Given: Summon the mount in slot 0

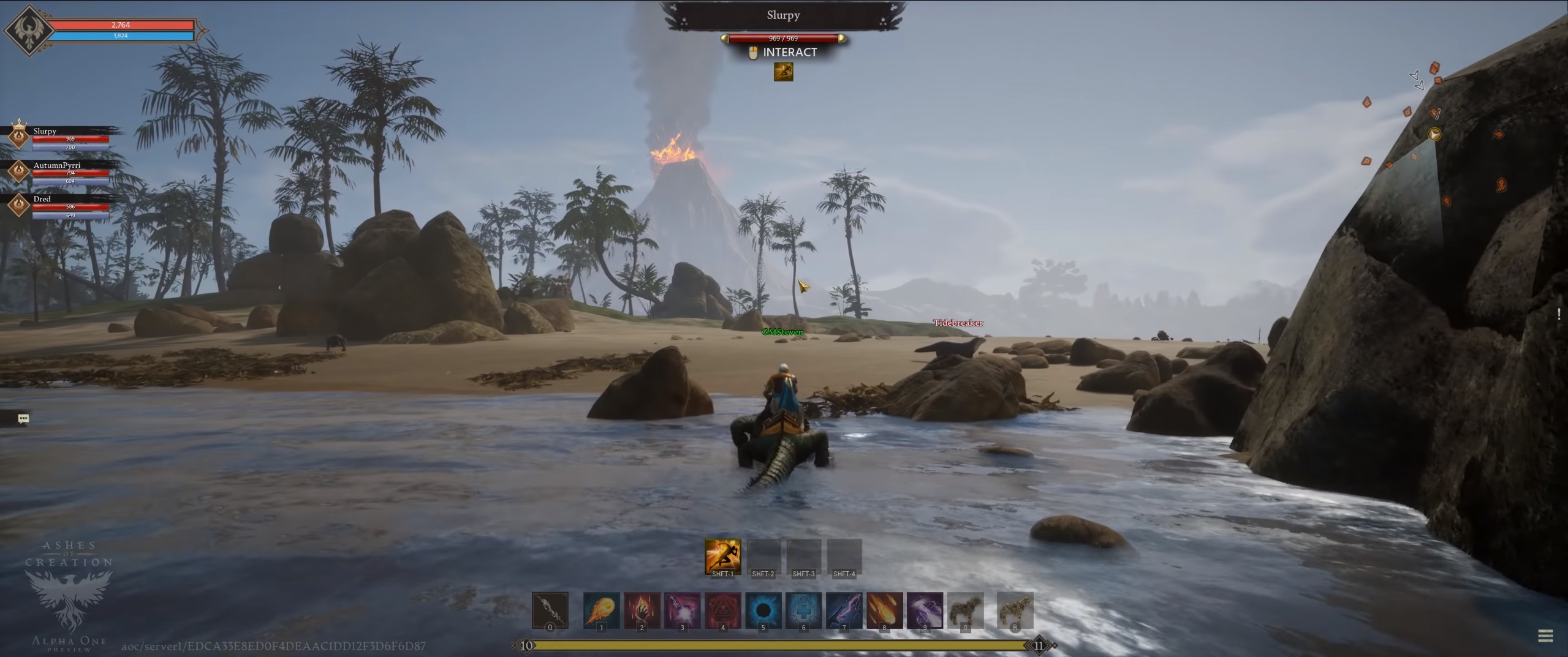Looking at the screenshot, I should 965,609.
